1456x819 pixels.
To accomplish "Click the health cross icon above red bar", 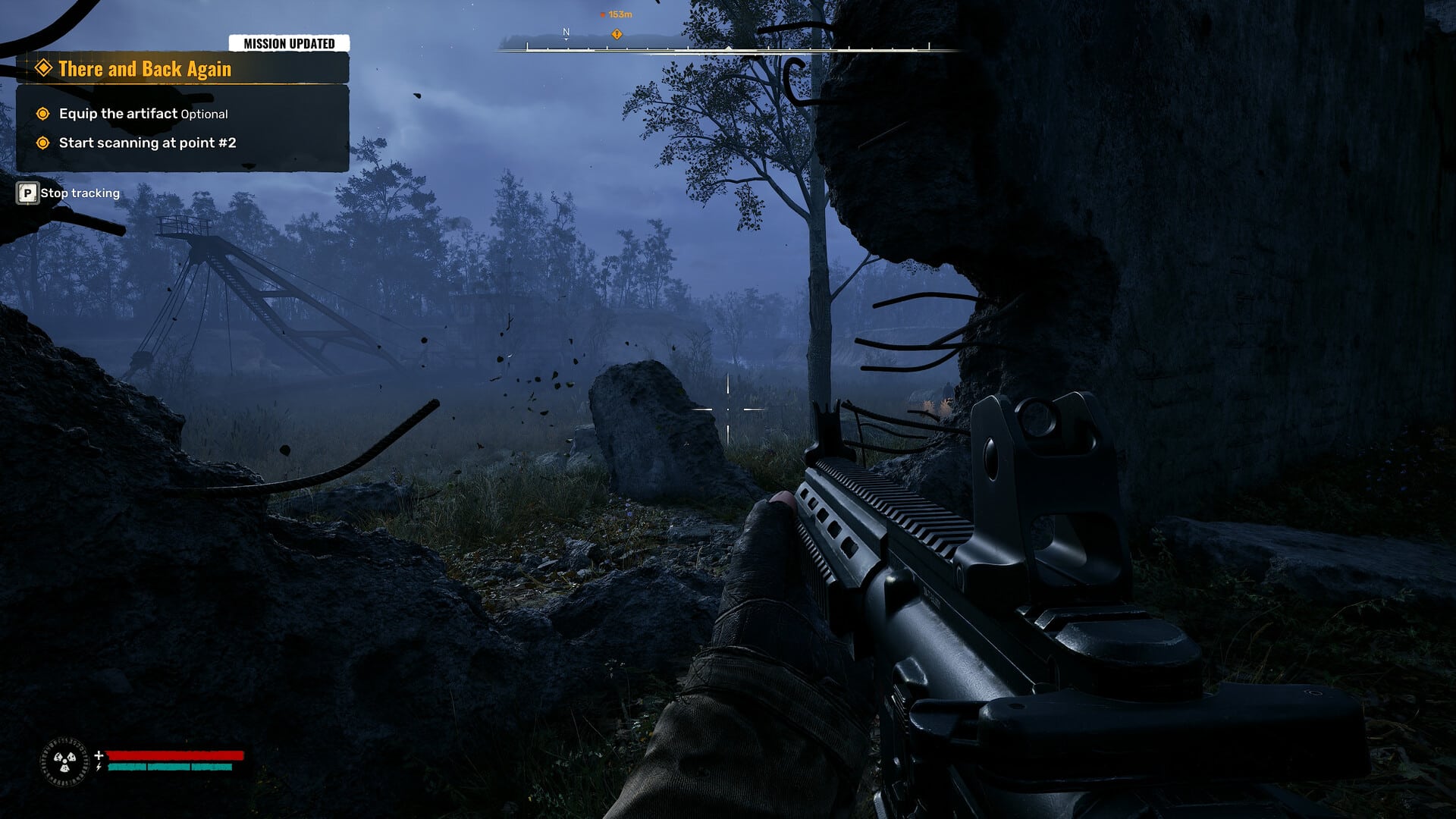I will click(x=99, y=755).
